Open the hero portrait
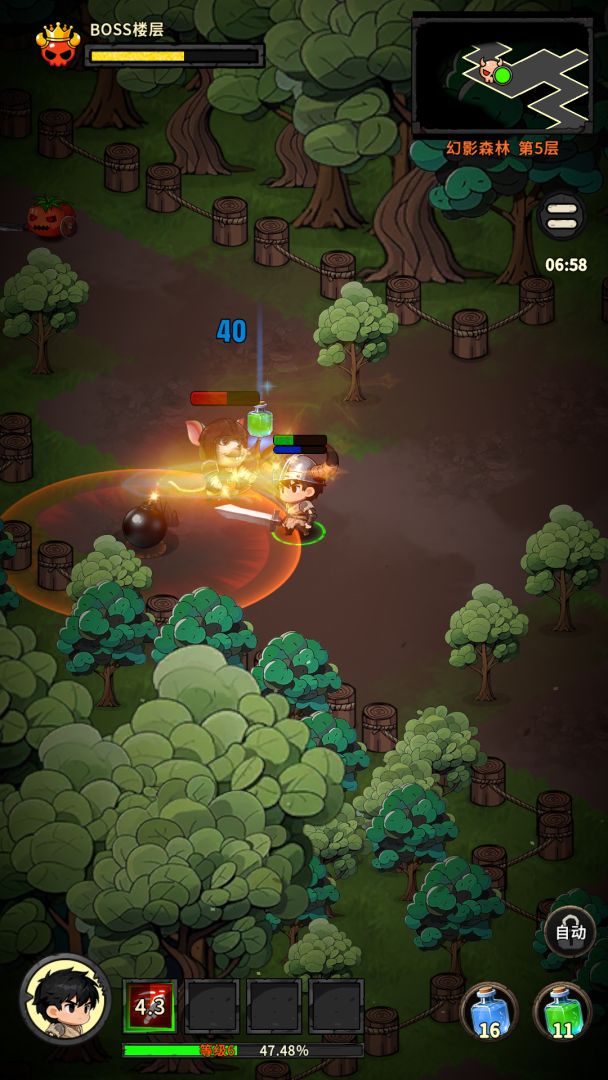Viewport: 608px width, 1080px height. pyautogui.click(x=65, y=1000)
